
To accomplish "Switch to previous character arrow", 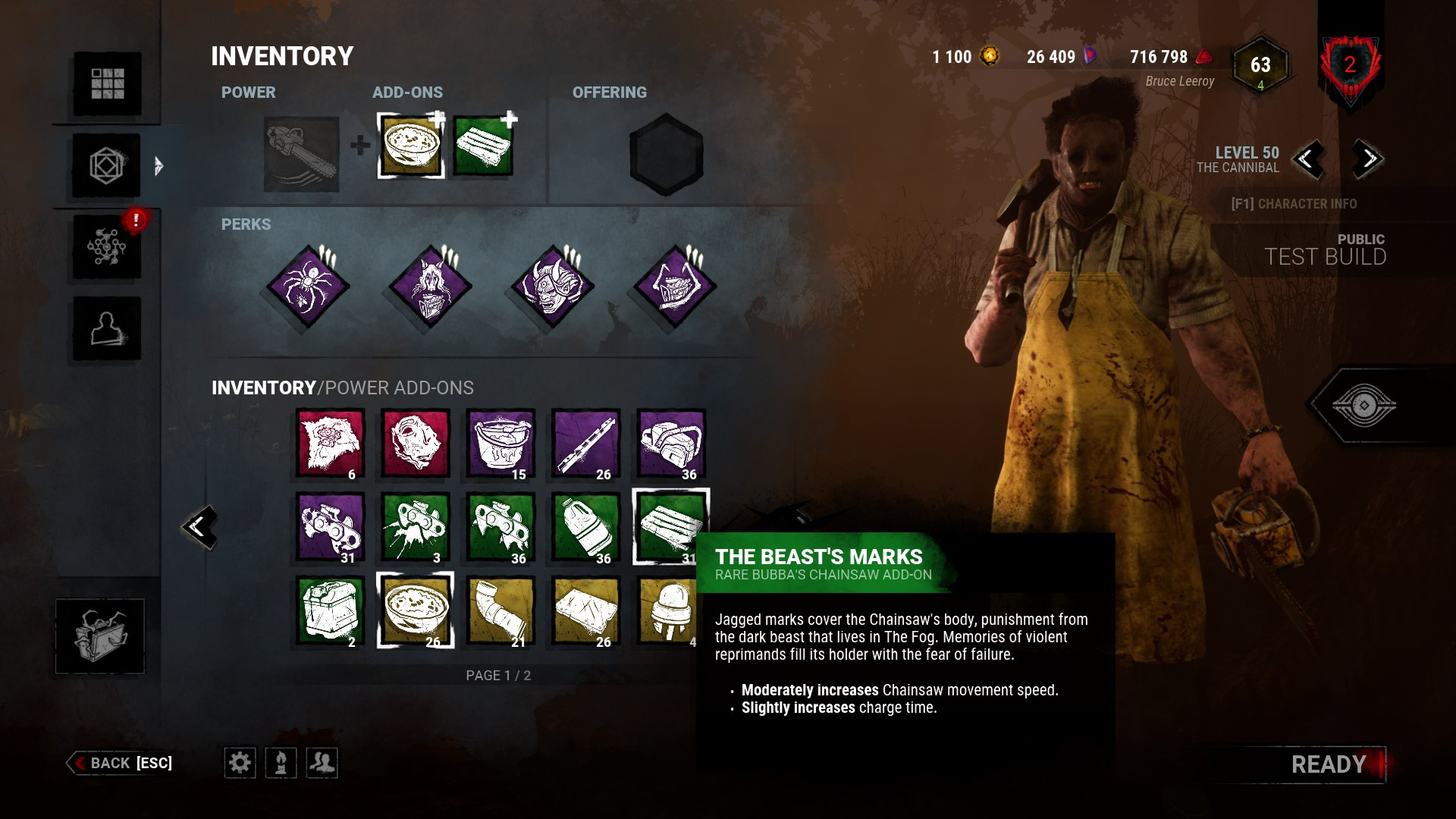I will tap(1307, 159).
